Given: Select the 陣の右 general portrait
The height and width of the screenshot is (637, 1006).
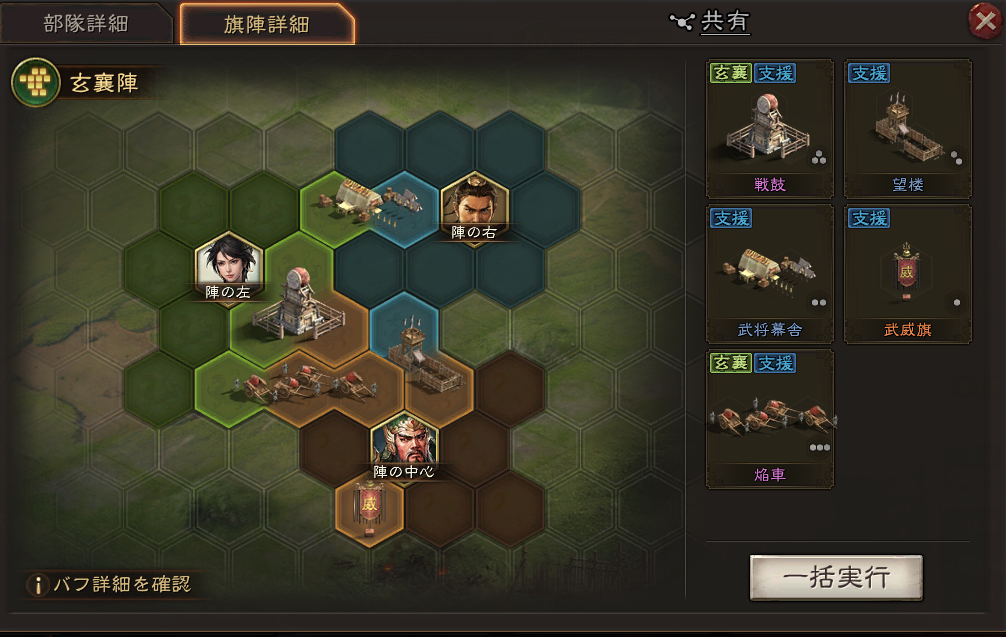Looking at the screenshot, I should click(x=474, y=206).
